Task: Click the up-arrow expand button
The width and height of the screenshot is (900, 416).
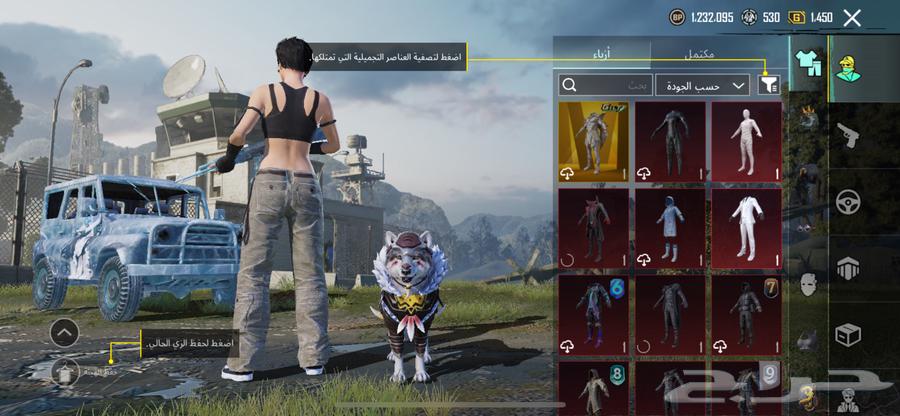Action: coord(64,331)
